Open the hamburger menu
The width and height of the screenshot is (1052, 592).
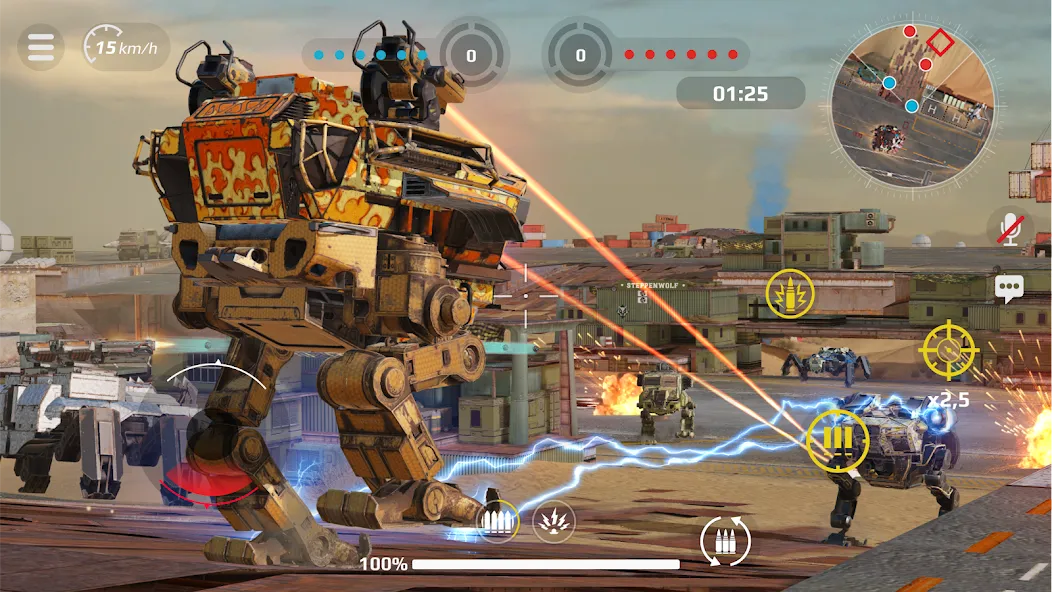(41, 47)
